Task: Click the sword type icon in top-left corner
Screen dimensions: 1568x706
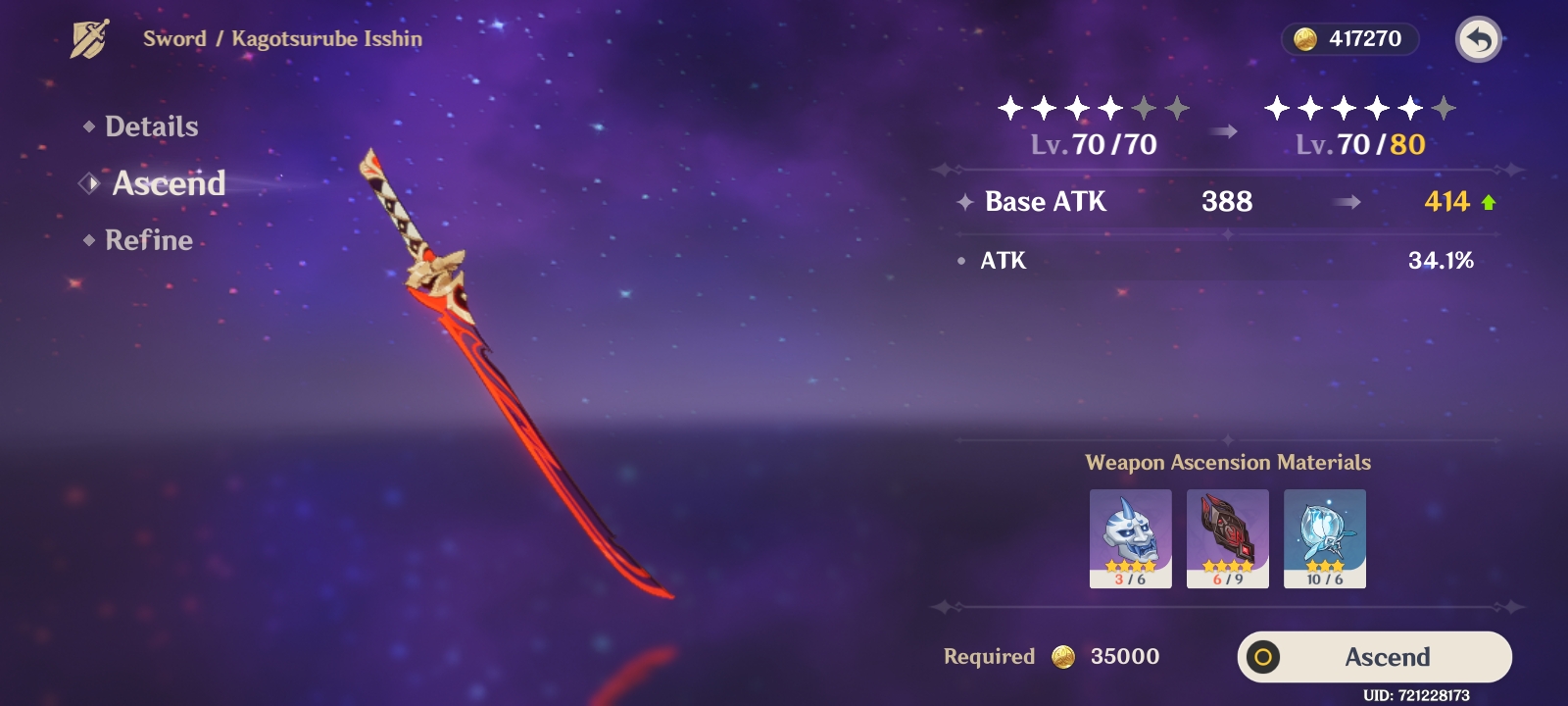Action: [x=86, y=36]
